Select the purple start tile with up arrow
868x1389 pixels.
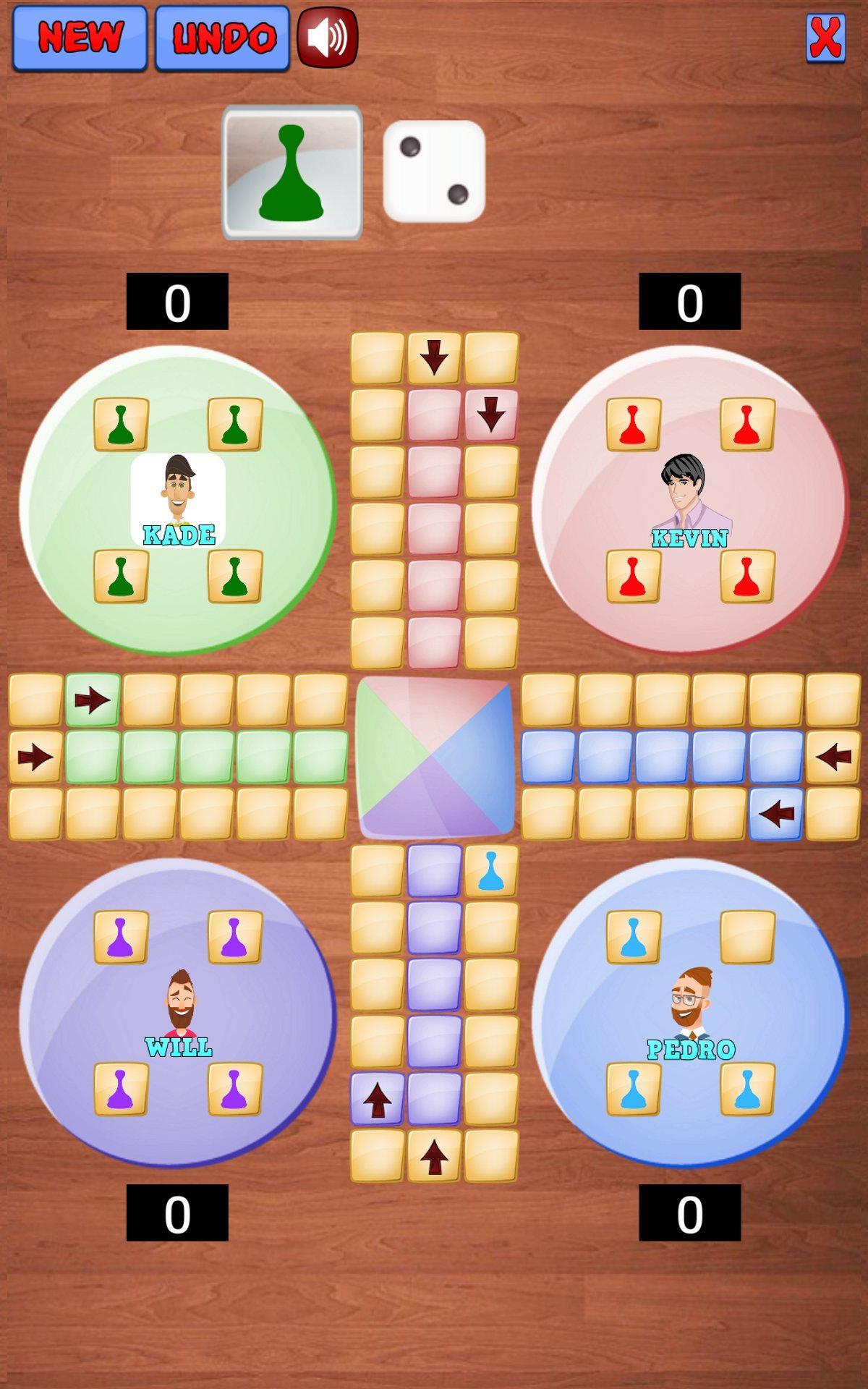(x=377, y=1099)
